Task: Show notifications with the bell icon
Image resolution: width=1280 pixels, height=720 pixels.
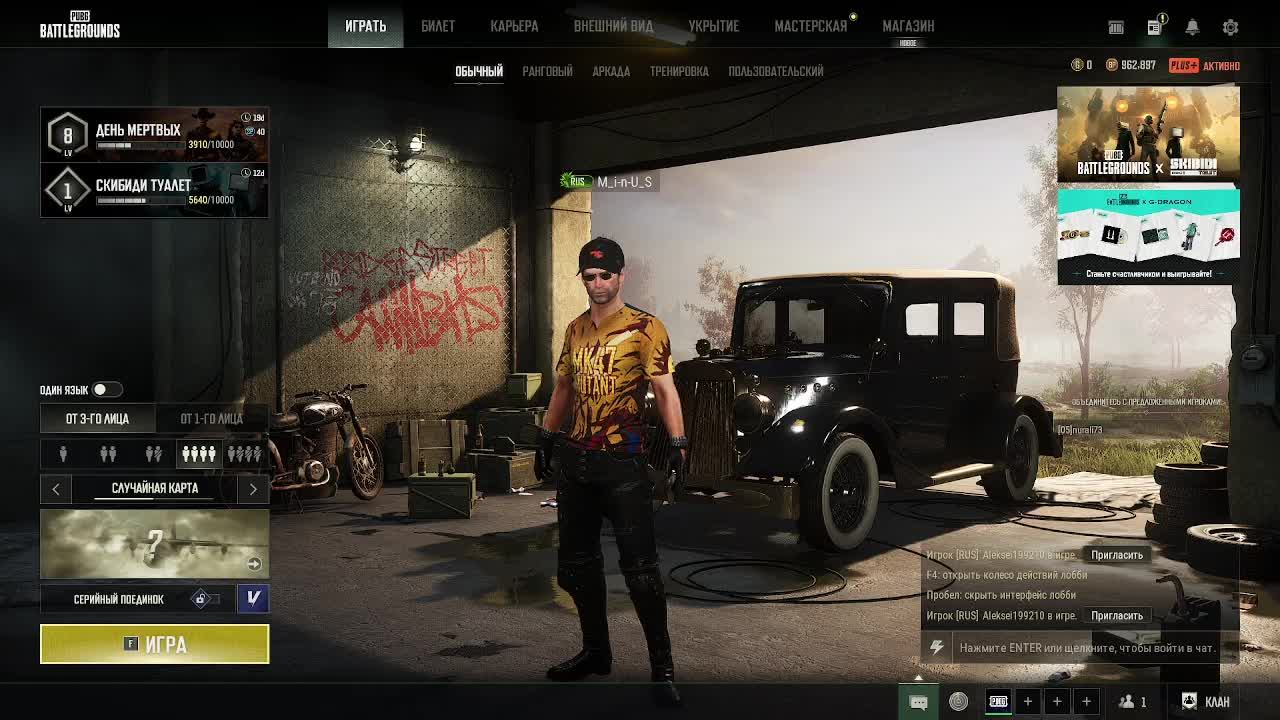Action: [1192, 27]
